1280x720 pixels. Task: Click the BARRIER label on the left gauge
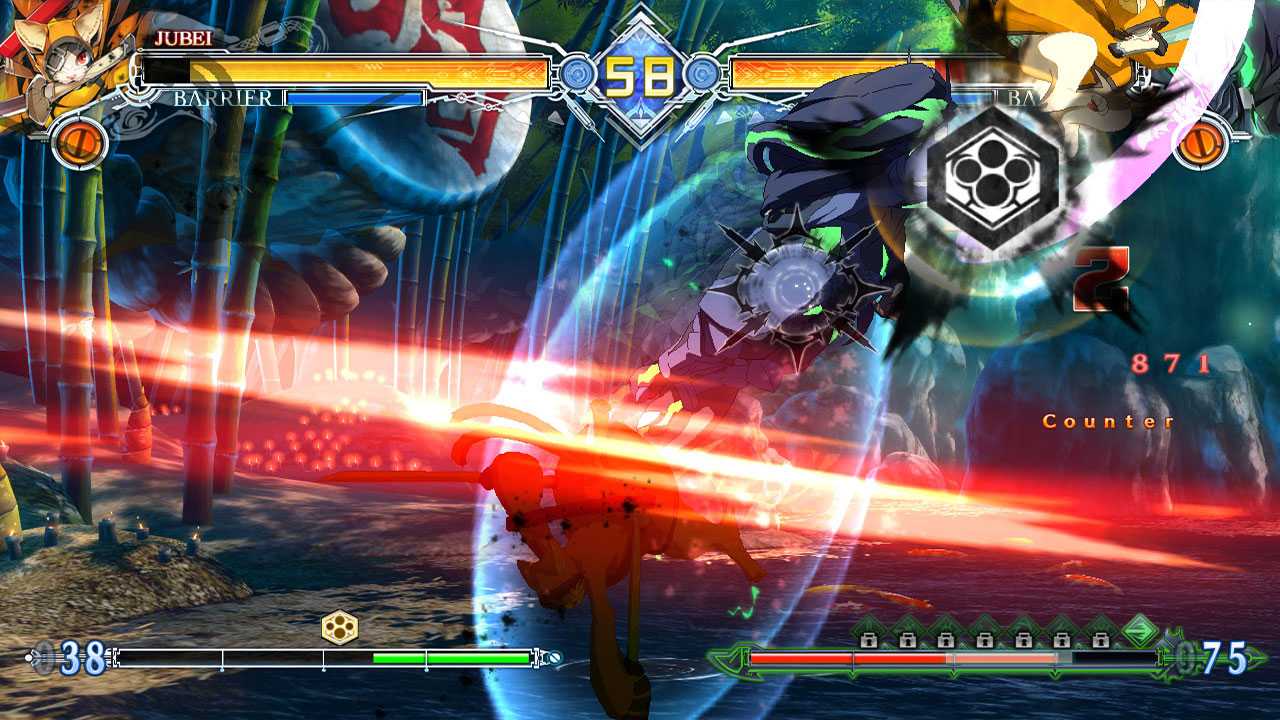tap(225, 98)
